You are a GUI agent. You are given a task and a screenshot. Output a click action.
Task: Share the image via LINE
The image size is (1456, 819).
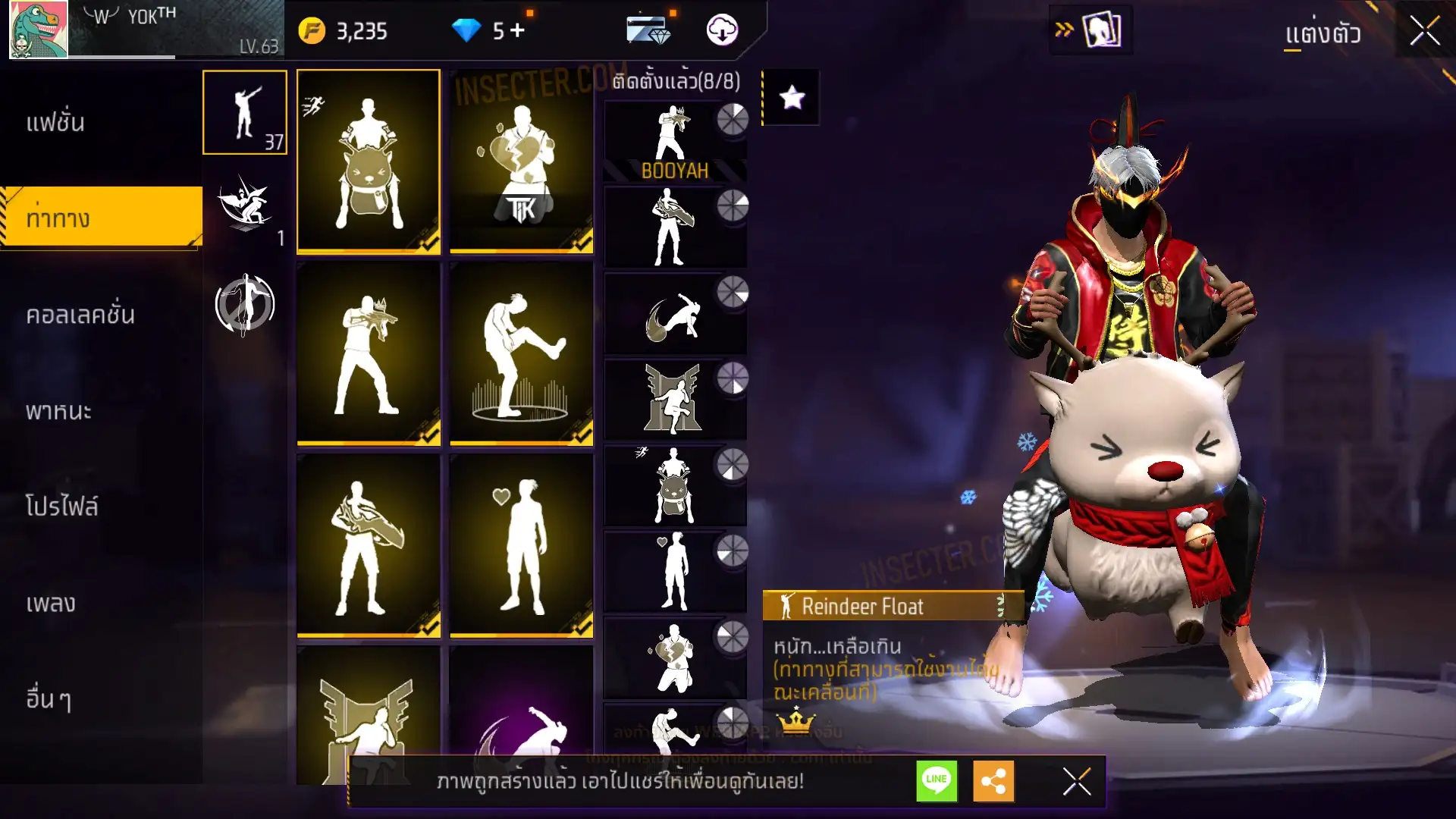(x=937, y=780)
